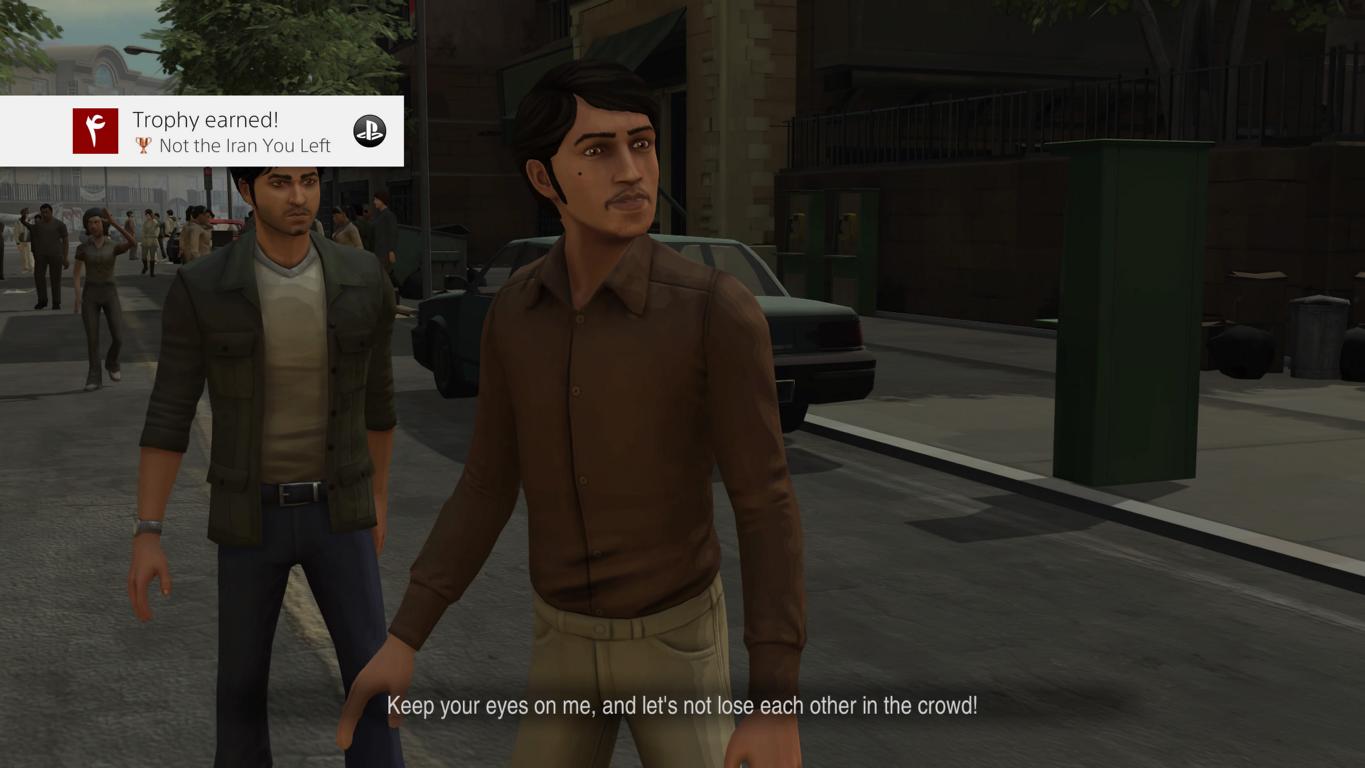Click the red trophy thumbnail image

(95, 131)
